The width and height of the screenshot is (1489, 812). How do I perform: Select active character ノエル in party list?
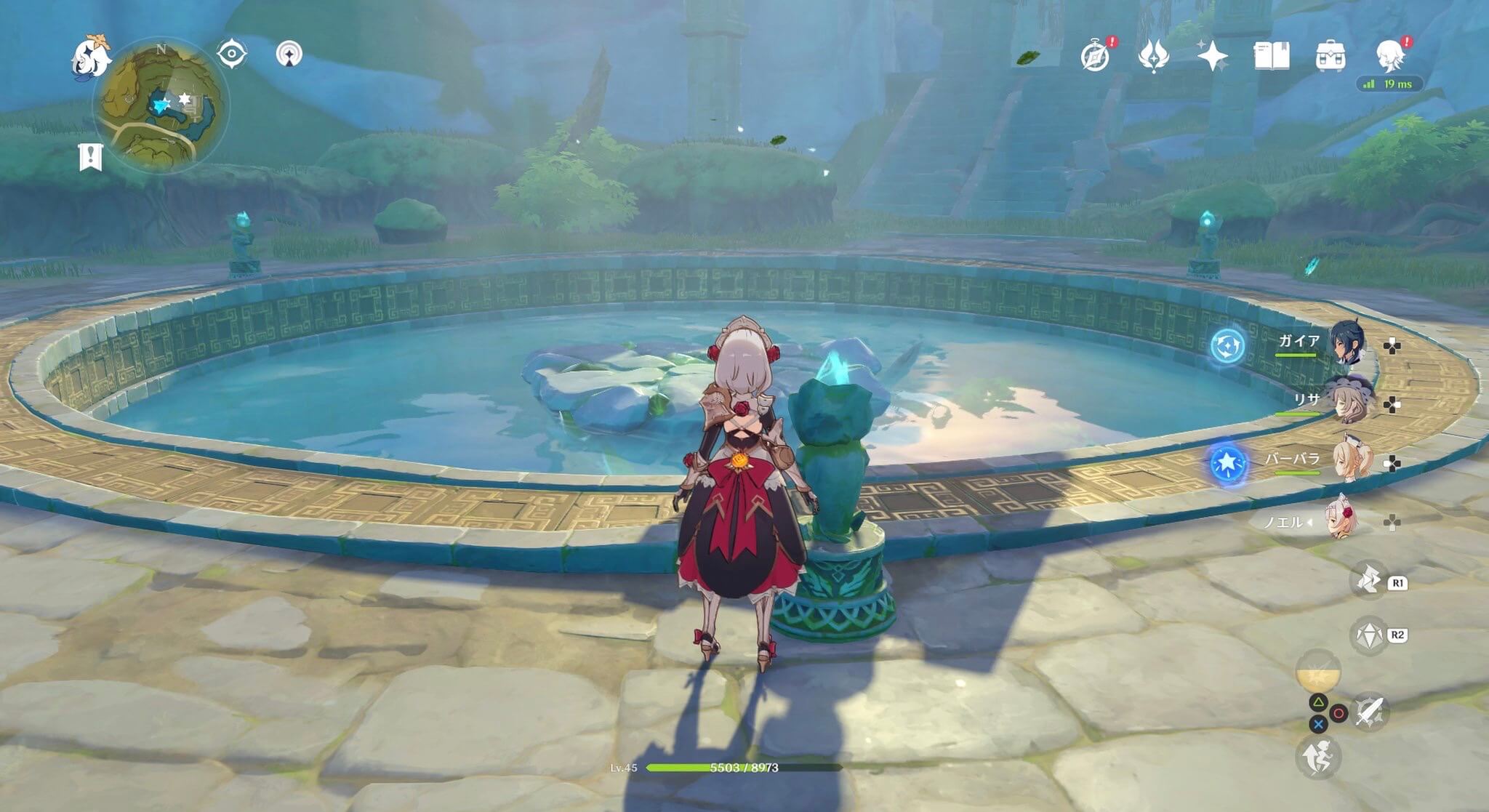pyautogui.click(x=1339, y=519)
